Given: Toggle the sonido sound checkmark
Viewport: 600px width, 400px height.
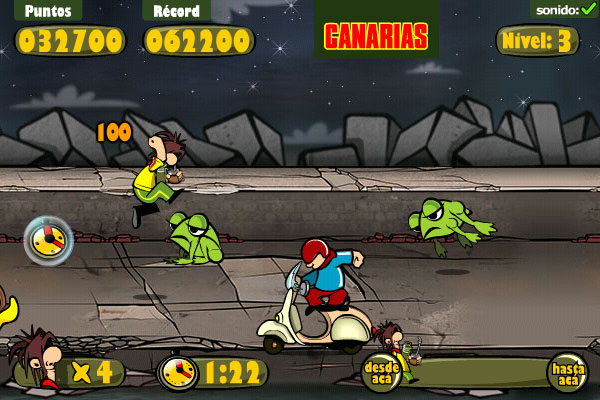Looking at the screenshot, I should click(588, 9).
